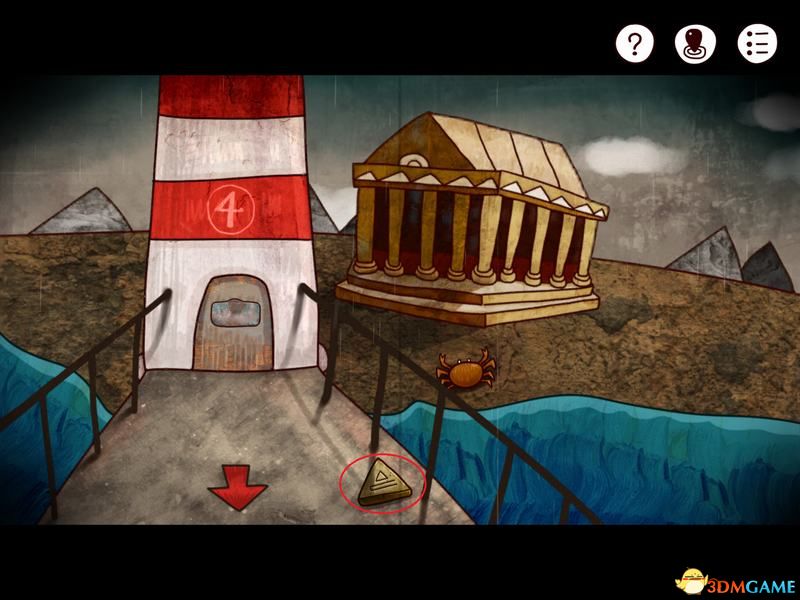Screen dimensions: 800x600
Task: Click the joystick walkthrough icon
Action: [696, 43]
